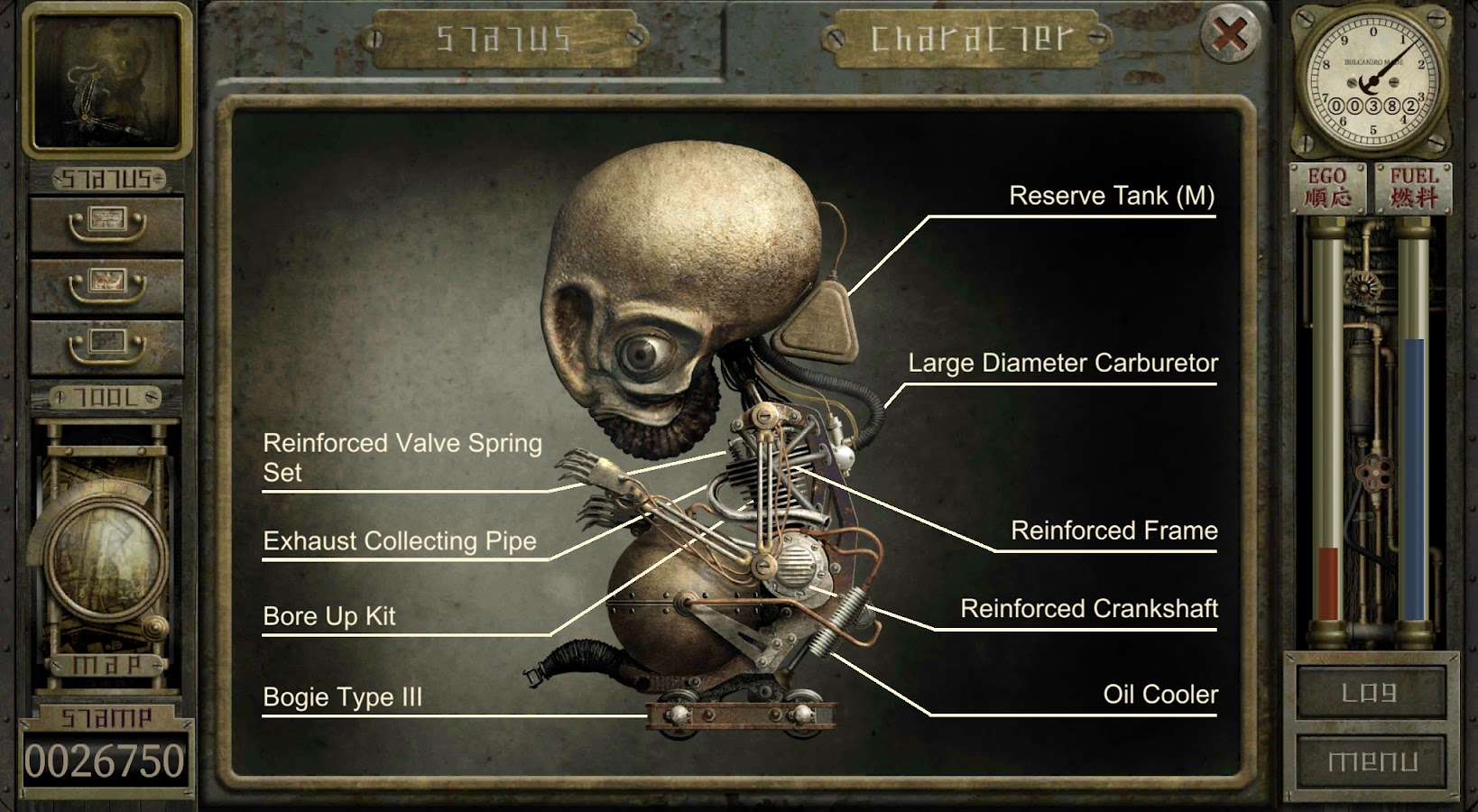Click the odometer dial reading 00382
The width and height of the screenshot is (1478, 812).
pos(1373,81)
